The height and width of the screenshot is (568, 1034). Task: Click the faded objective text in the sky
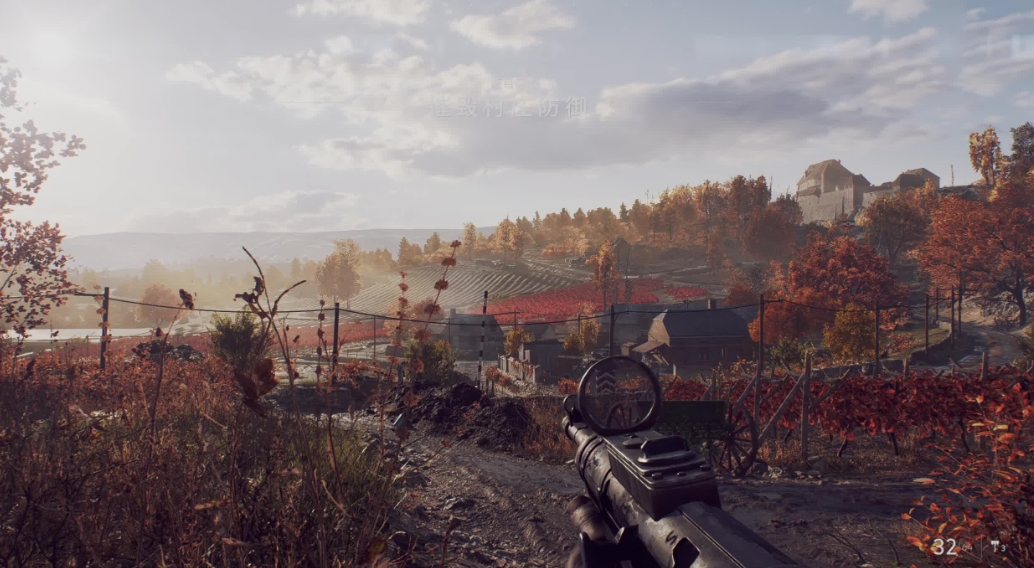[x=509, y=108]
